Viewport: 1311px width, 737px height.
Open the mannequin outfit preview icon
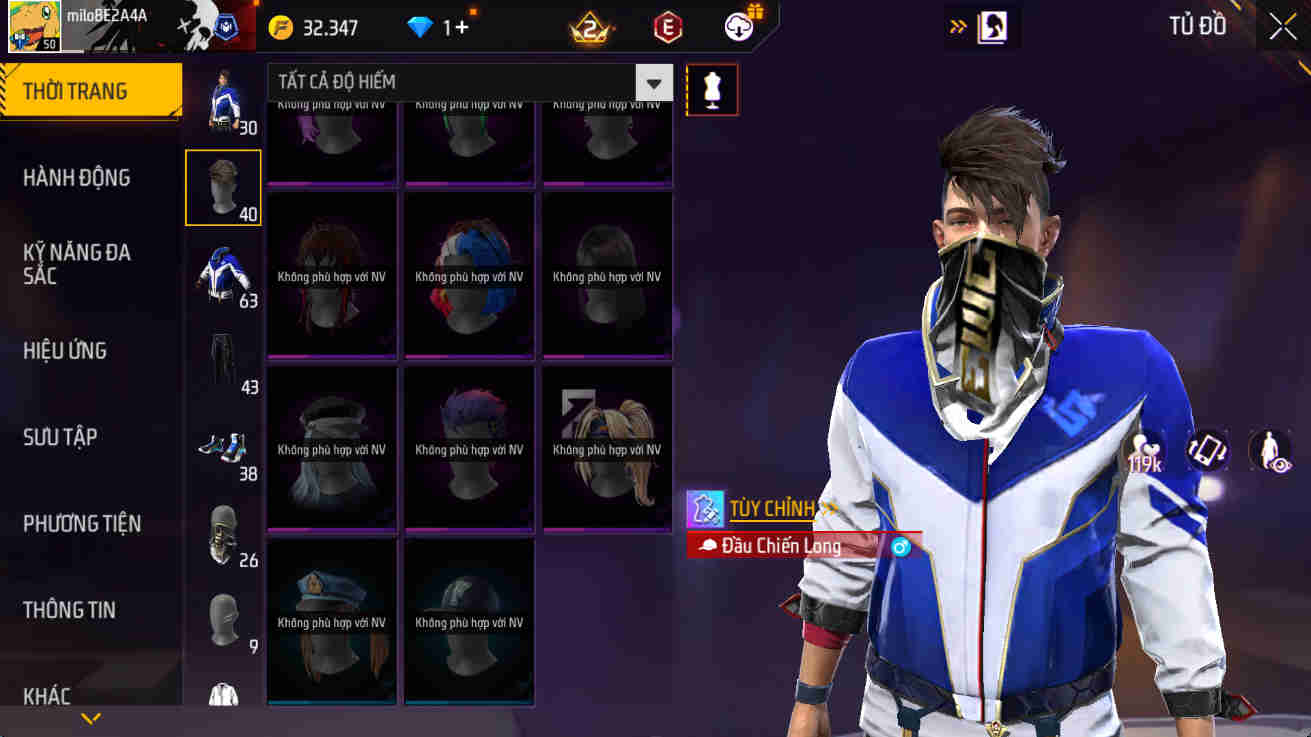[x=712, y=89]
